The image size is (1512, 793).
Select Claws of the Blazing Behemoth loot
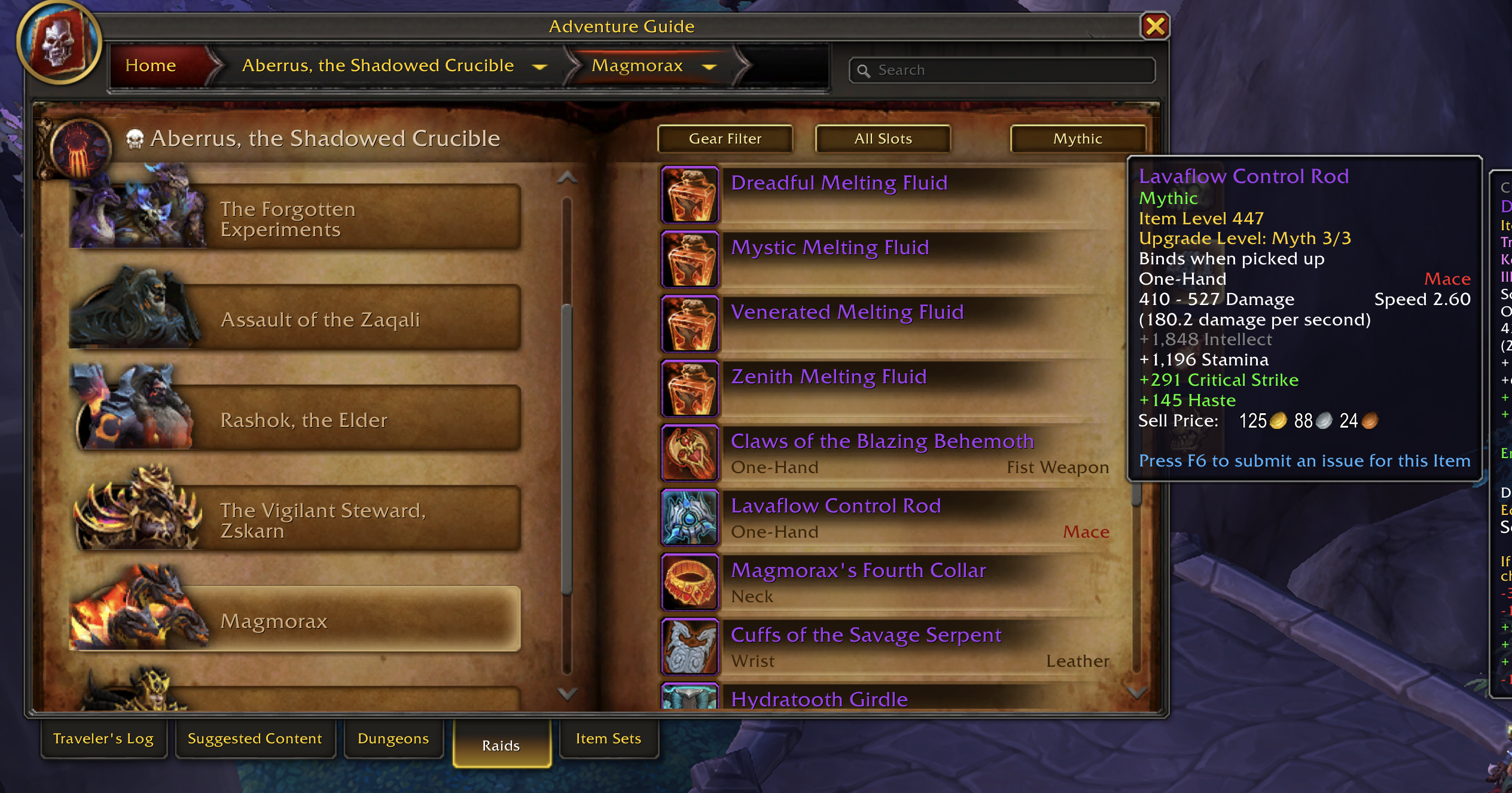point(882,441)
